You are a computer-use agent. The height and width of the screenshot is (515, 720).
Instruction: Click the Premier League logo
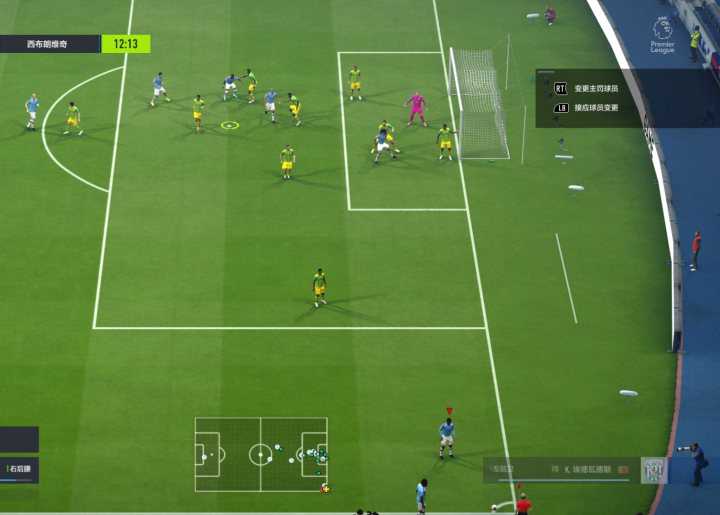tap(663, 35)
